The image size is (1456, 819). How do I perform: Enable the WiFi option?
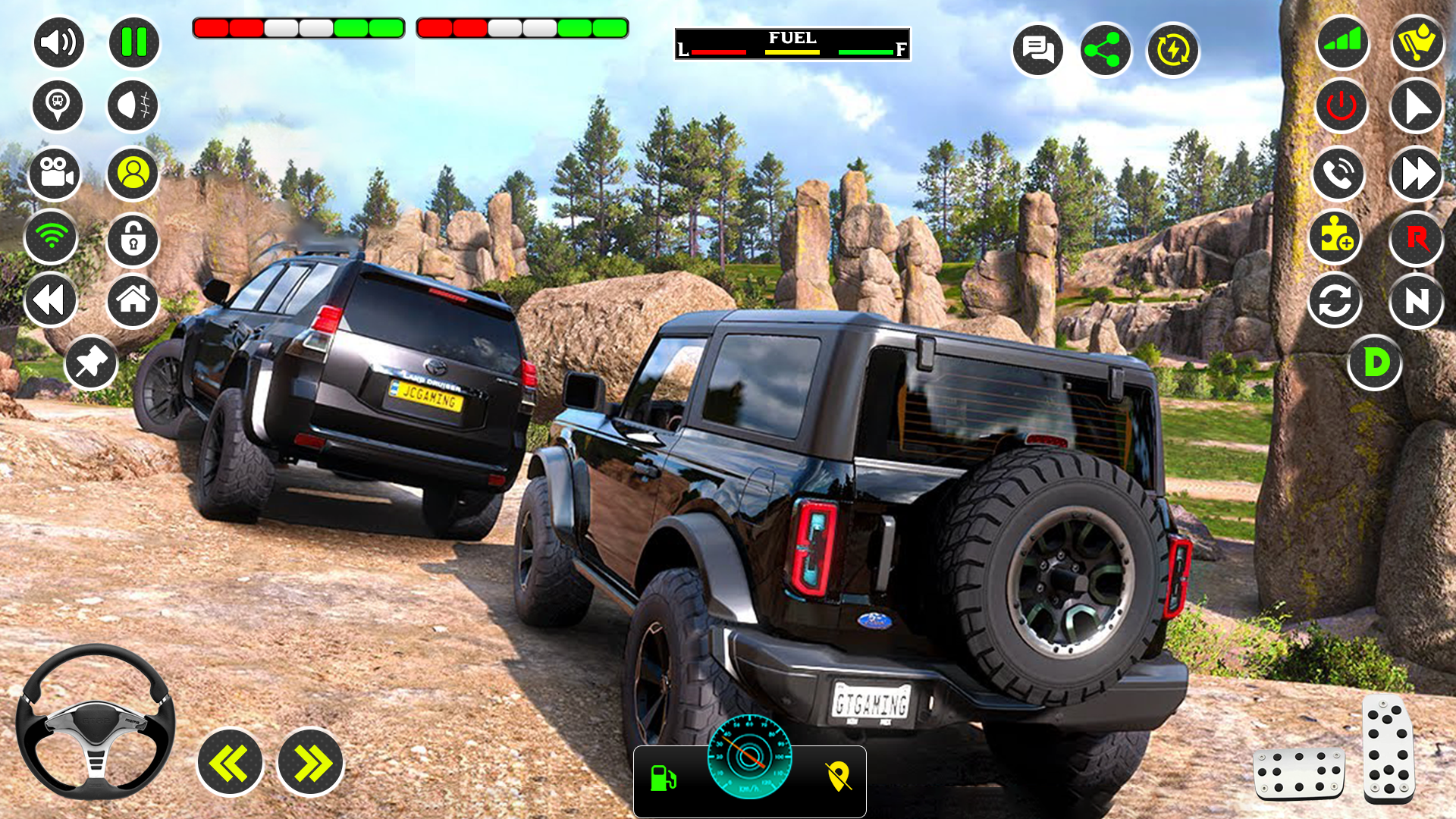pyautogui.click(x=51, y=238)
